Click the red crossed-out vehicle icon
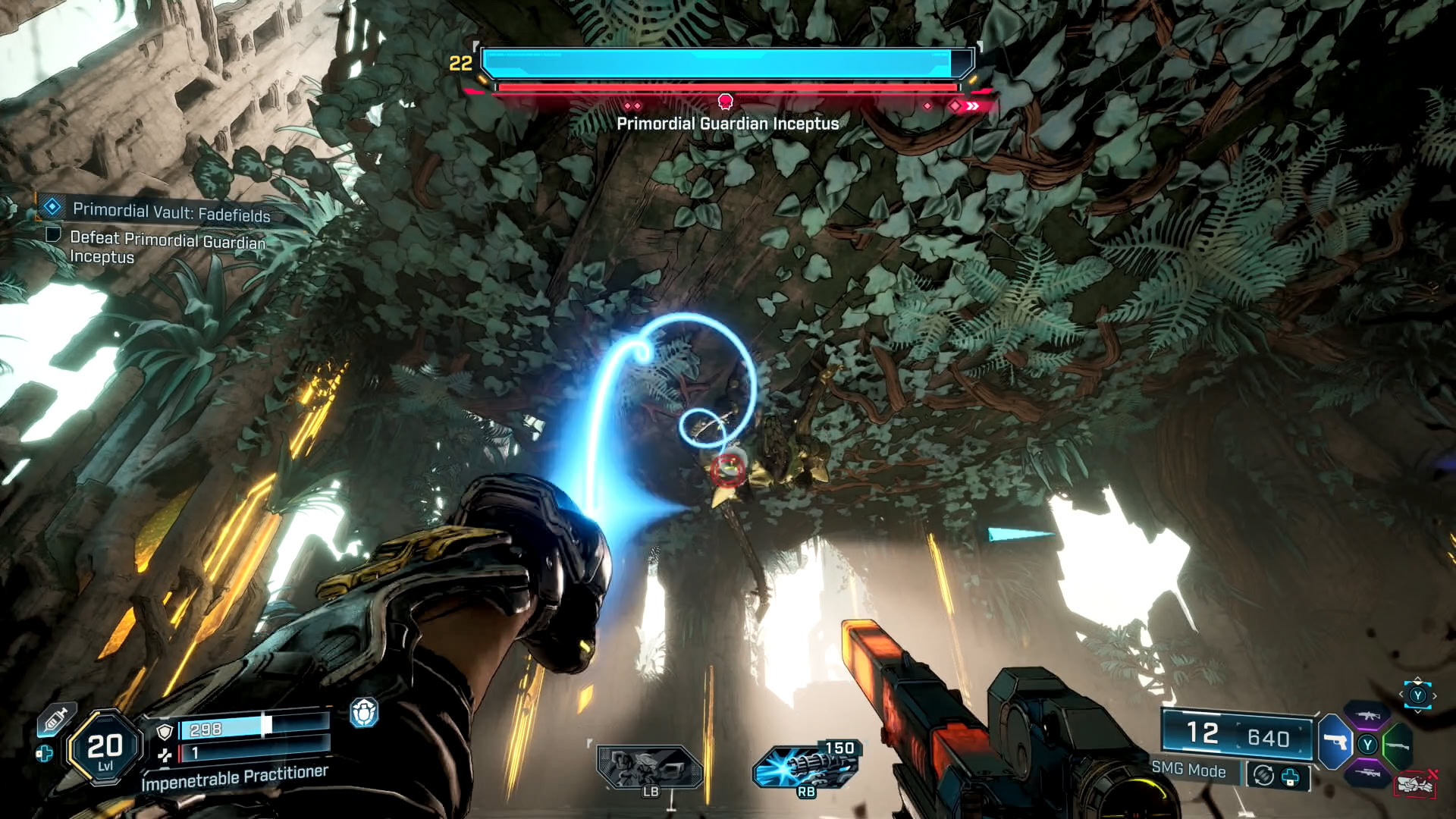1456x819 pixels. point(1415,783)
